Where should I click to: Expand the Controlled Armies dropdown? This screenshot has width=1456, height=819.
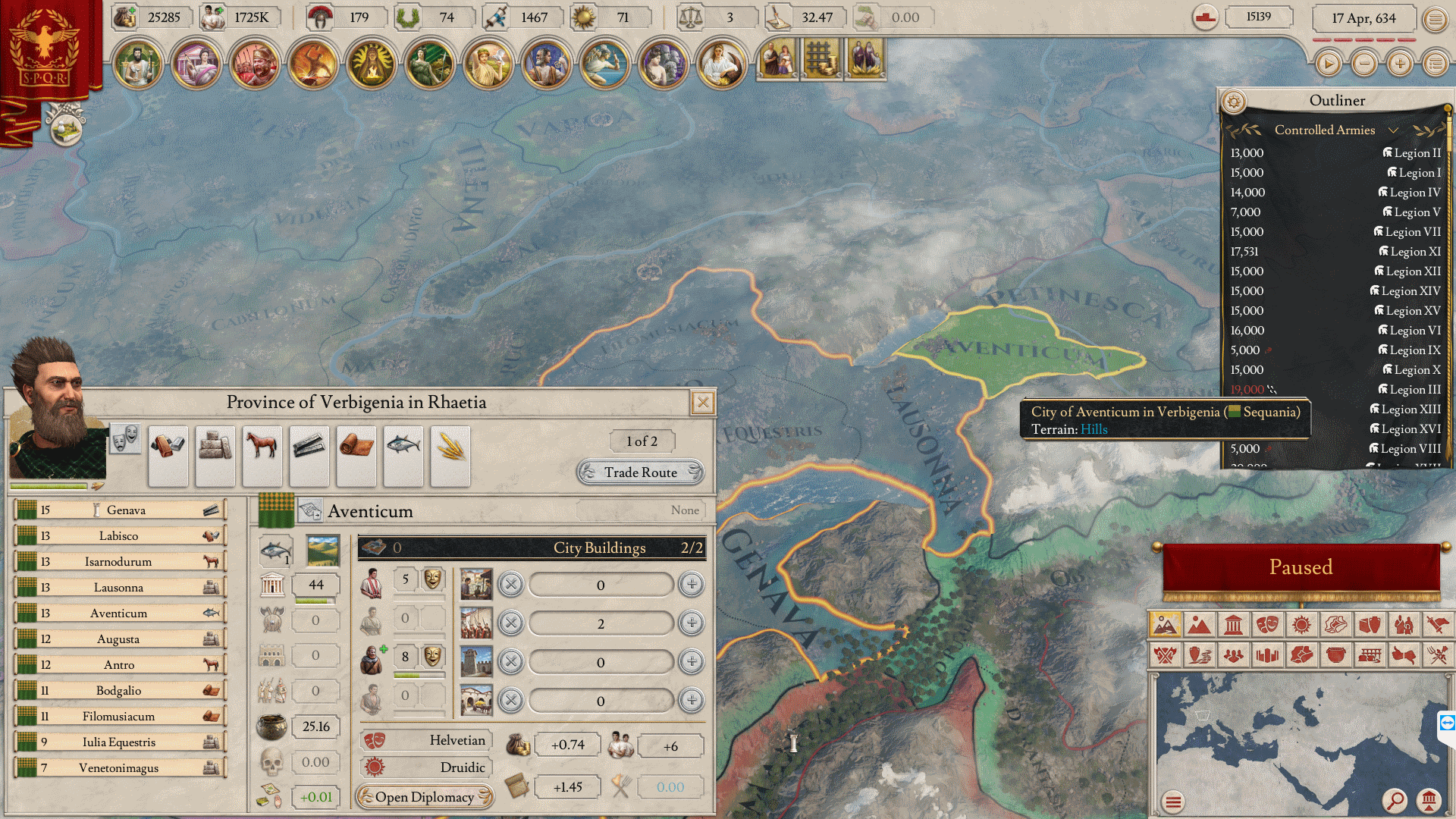coord(1393,130)
